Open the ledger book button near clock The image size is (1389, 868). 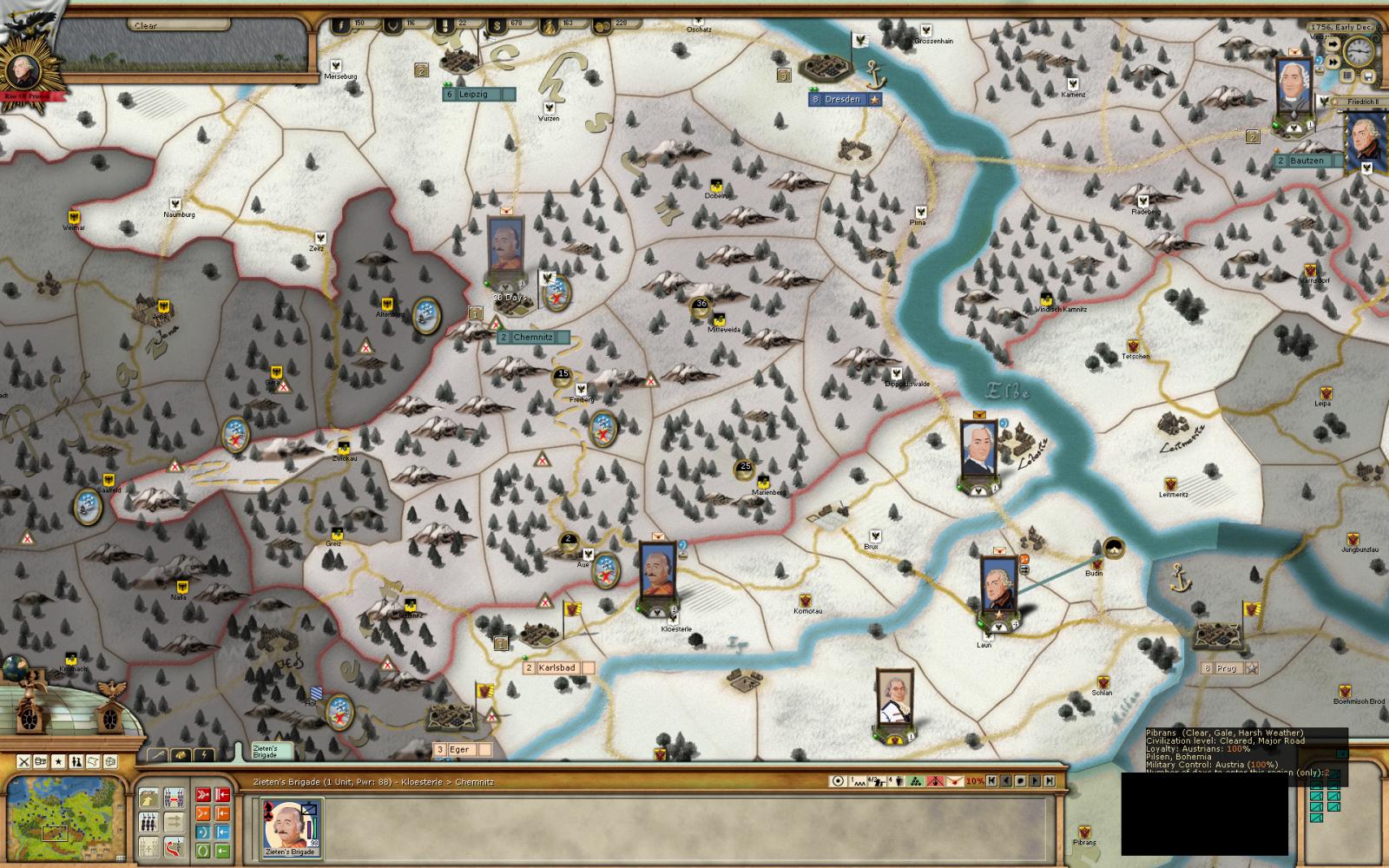coord(1347,76)
